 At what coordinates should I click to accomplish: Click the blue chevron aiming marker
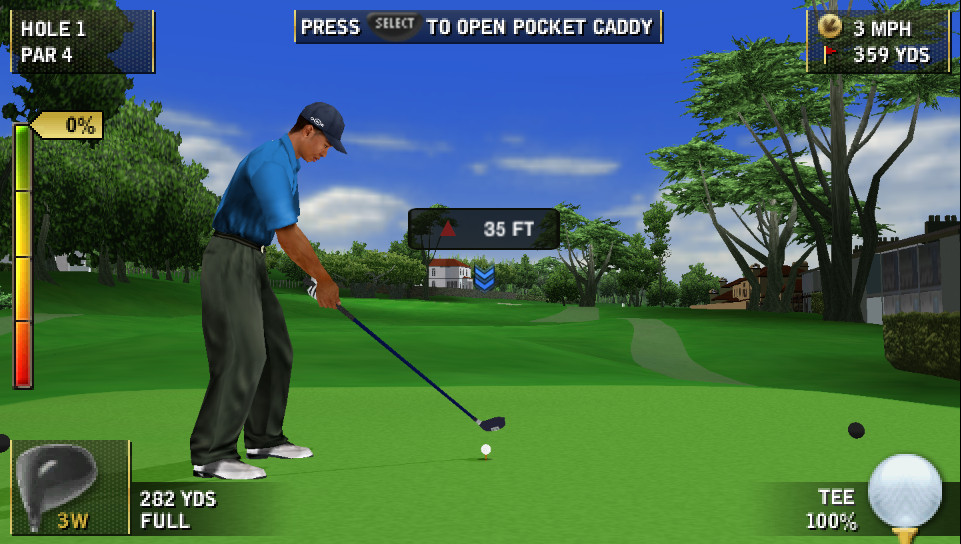(484, 277)
